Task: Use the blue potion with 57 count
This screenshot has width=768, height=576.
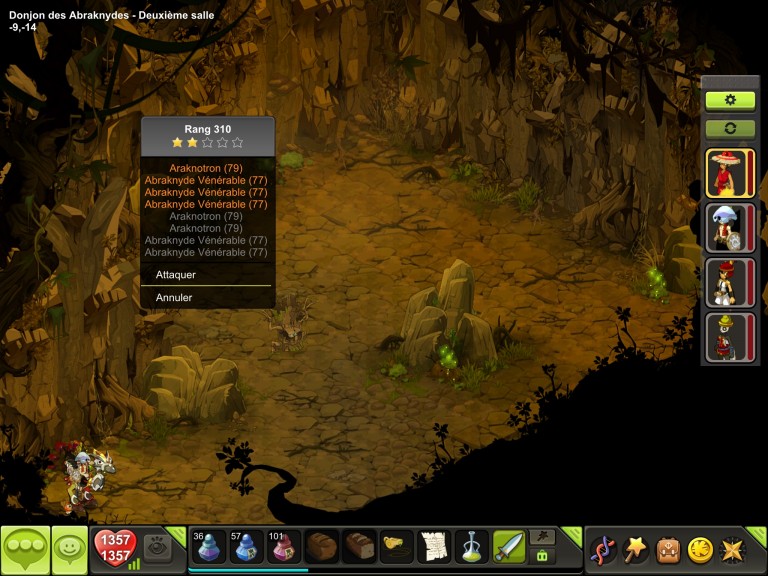Action: click(247, 548)
